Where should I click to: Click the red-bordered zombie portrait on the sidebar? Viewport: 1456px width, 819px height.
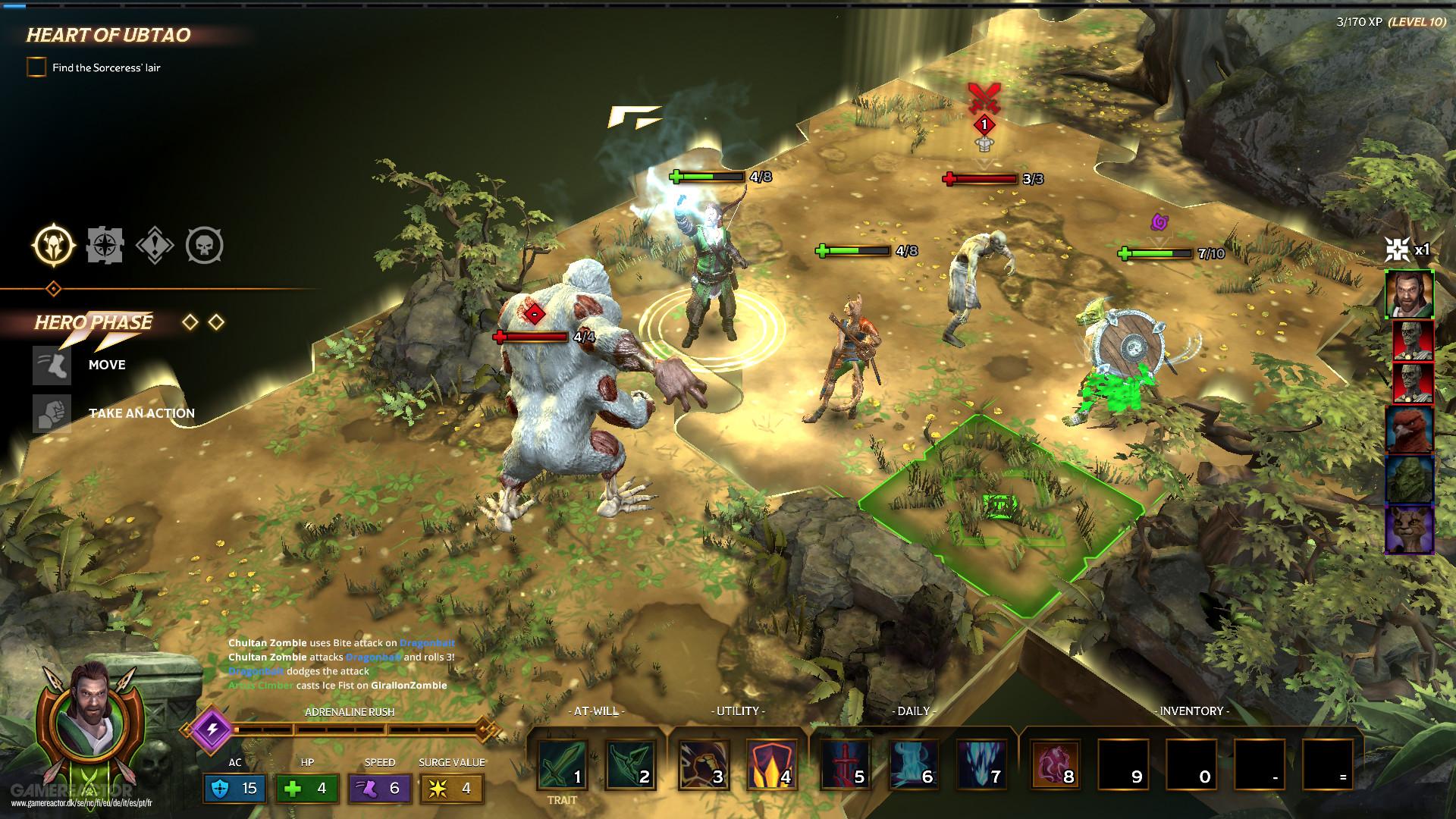(1412, 340)
